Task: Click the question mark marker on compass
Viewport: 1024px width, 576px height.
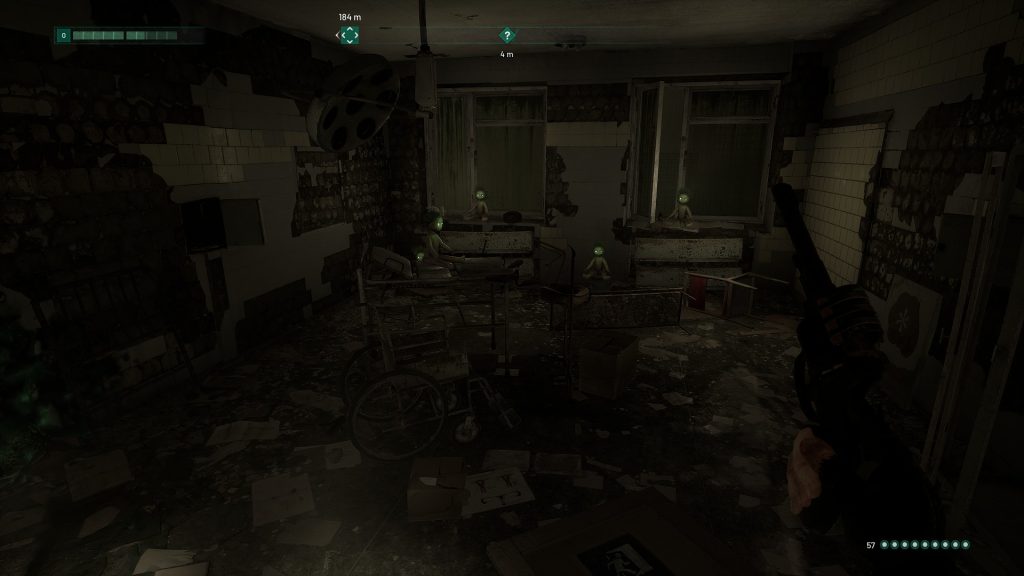Action: 507,35
